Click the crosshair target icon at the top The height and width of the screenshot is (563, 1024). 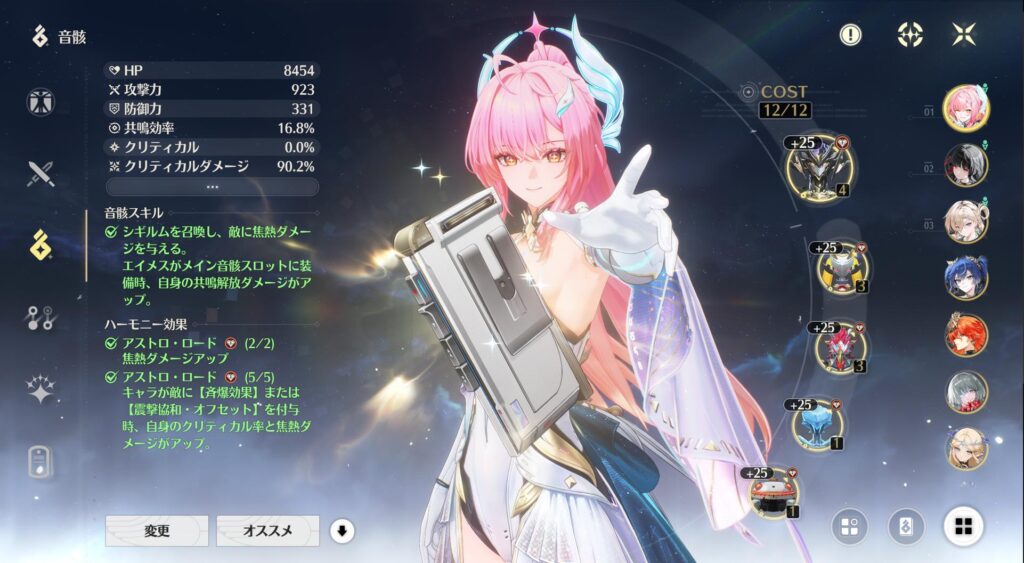coord(909,35)
